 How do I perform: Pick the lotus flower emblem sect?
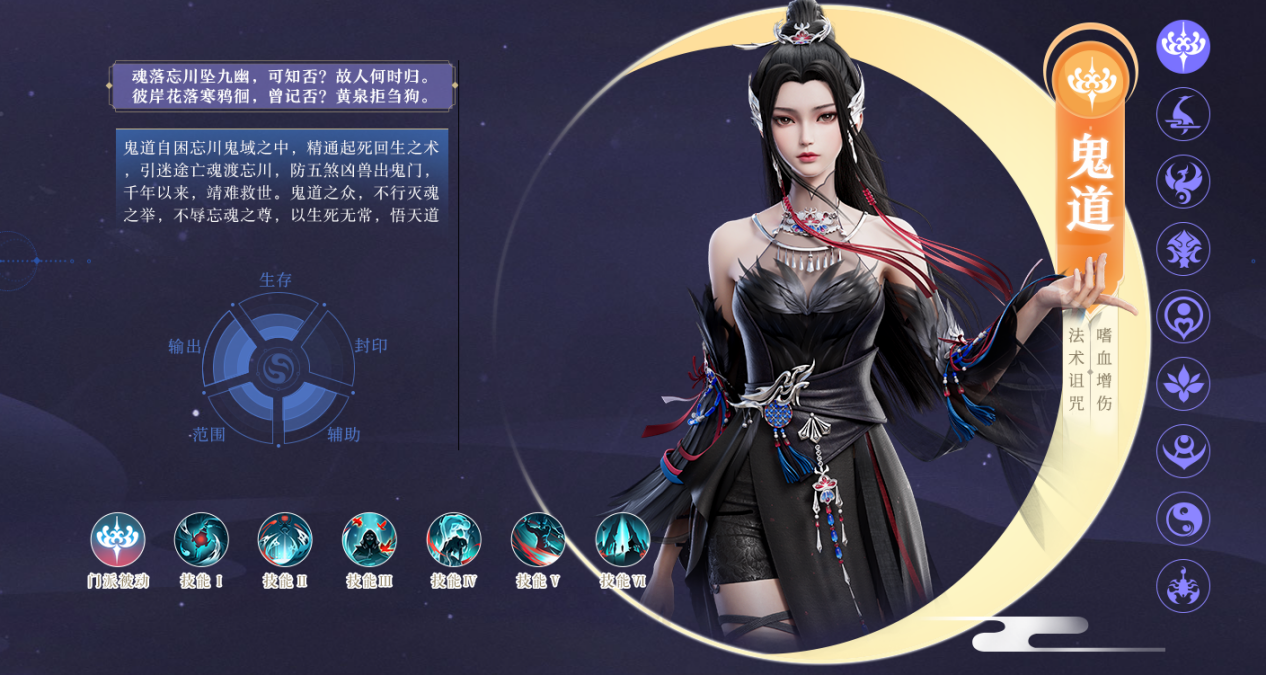point(1183,384)
